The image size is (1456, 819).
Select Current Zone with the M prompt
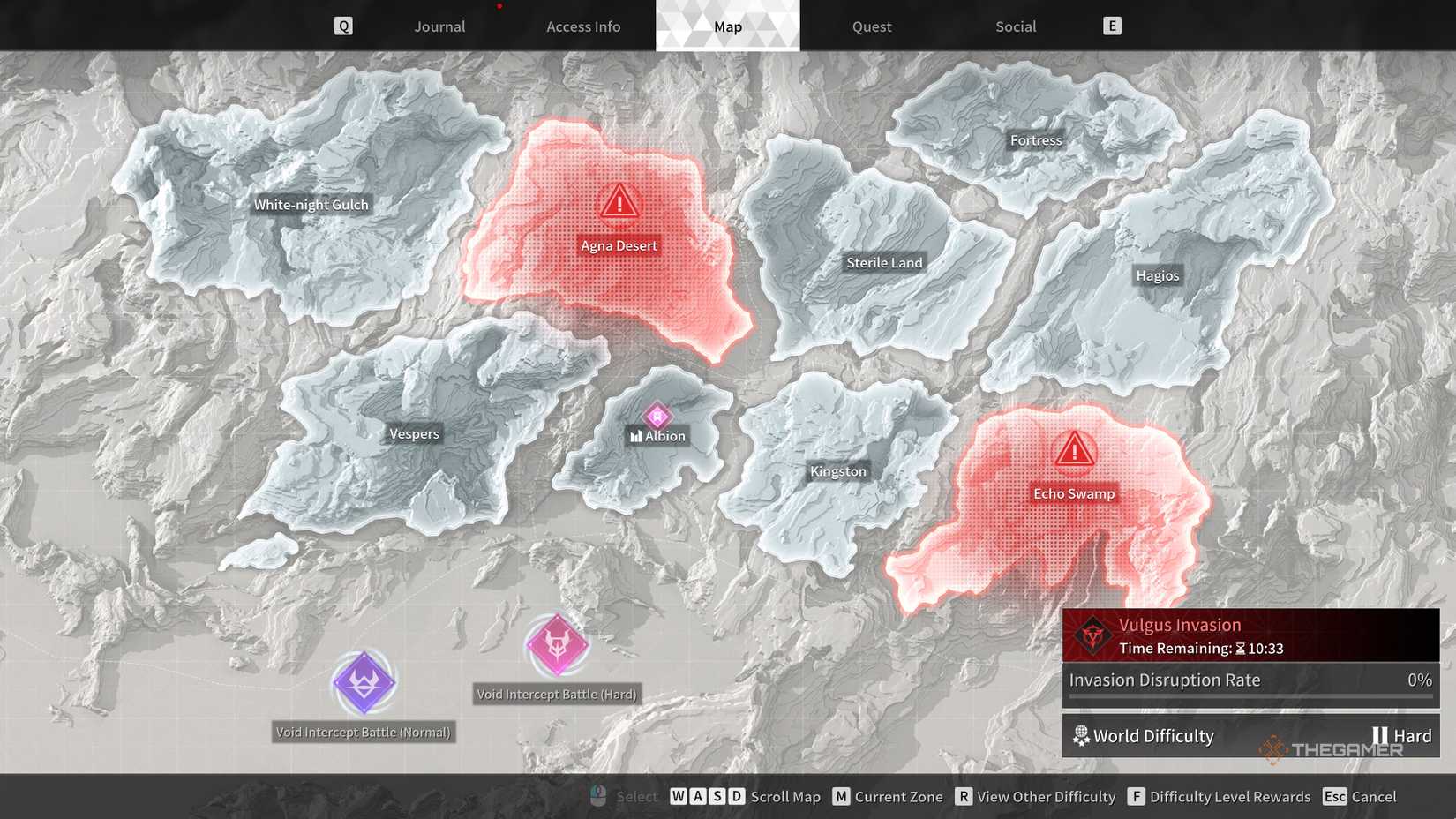coord(841,796)
